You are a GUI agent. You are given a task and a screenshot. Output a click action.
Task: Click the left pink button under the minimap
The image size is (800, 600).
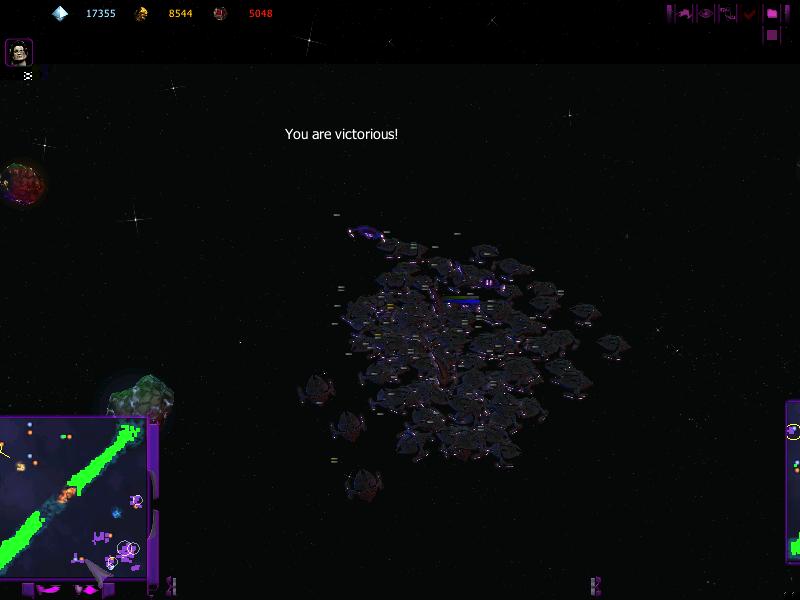click(48, 590)
